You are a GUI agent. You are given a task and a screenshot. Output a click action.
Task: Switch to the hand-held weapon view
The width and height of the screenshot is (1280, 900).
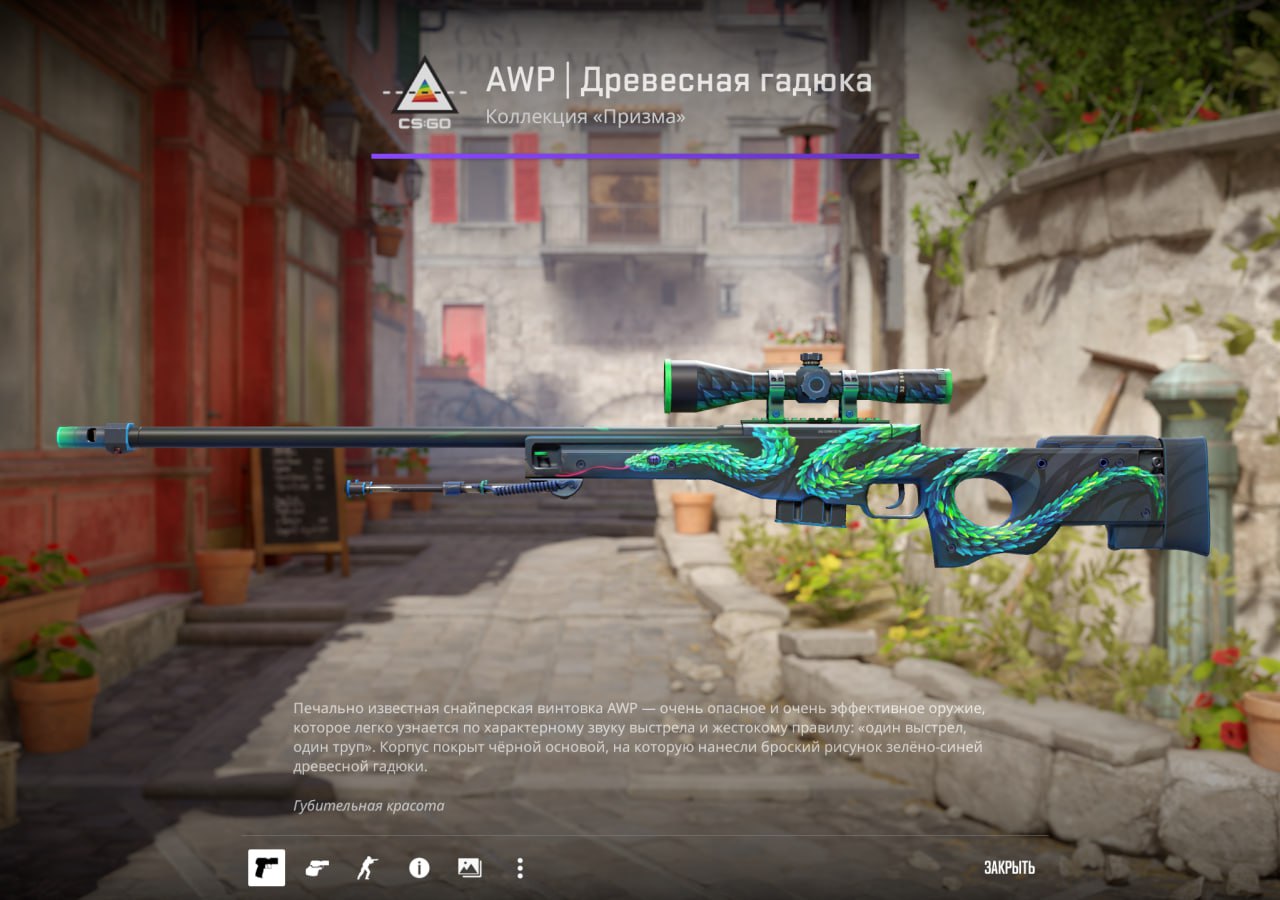click(x=317, y=868)
